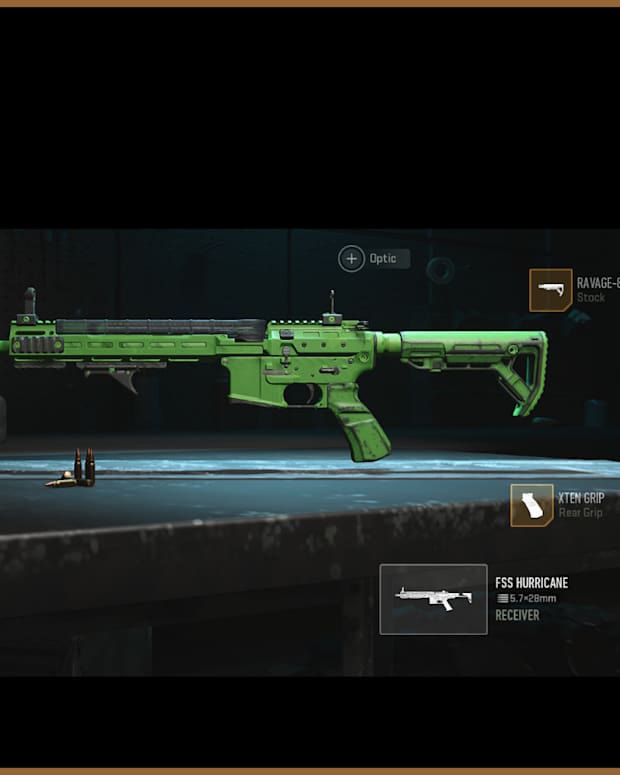620x775 pixels.
Task: Open the RAVAGE-8 Stock slot
Action: (x=551, y=290)
